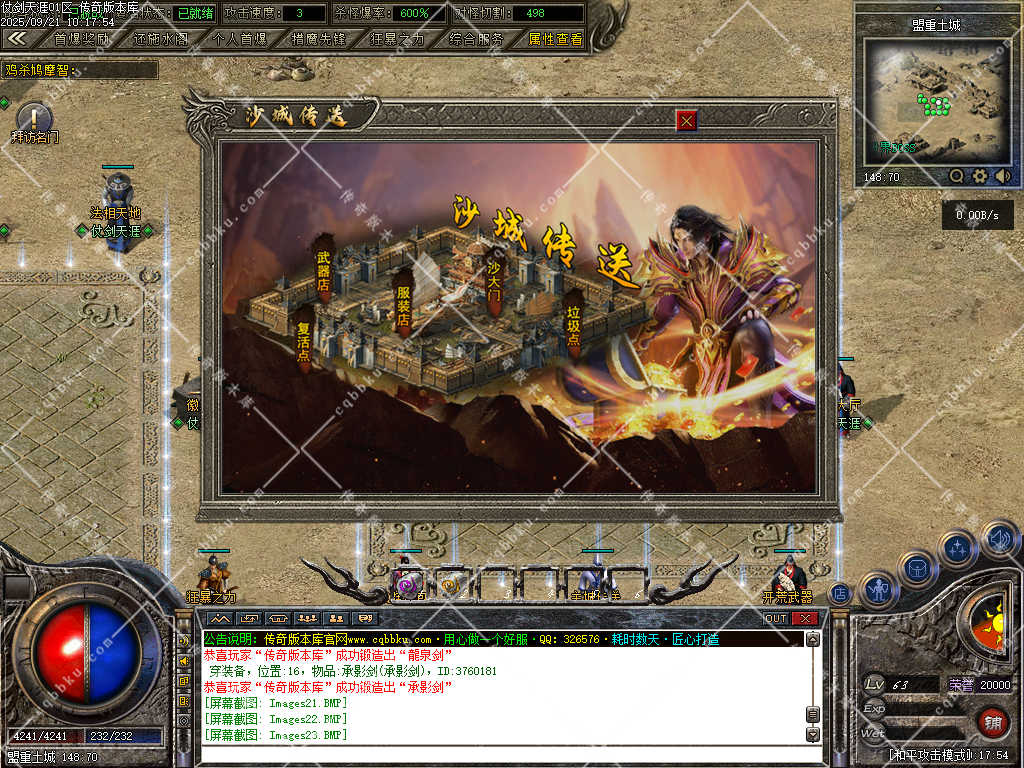This screenshot has height=768, width=1024.
Task: Pick the 垃圾点 teleport sign
Action: 573,318
